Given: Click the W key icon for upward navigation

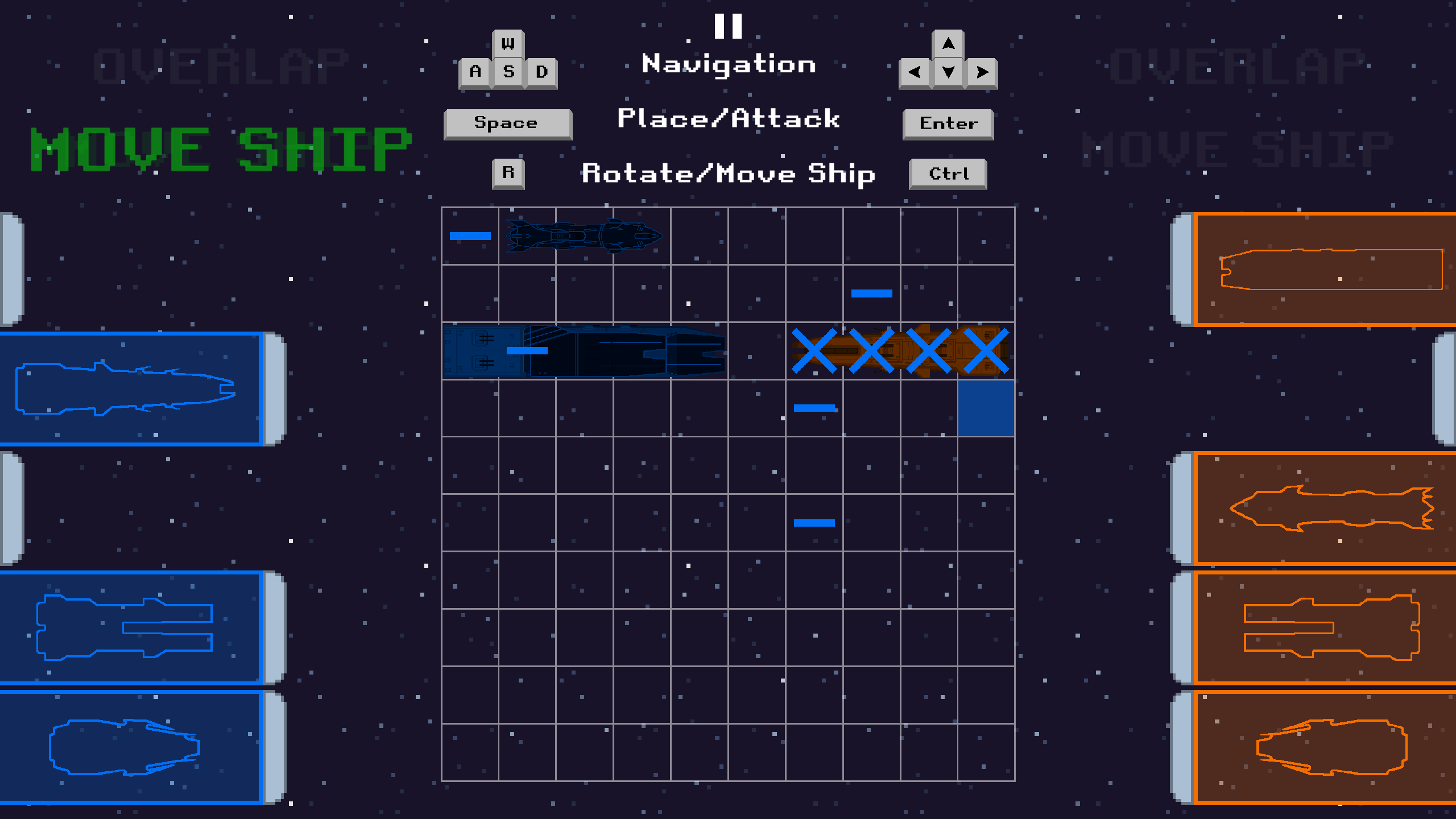Looking at the screenshot, I should [508, 43].
